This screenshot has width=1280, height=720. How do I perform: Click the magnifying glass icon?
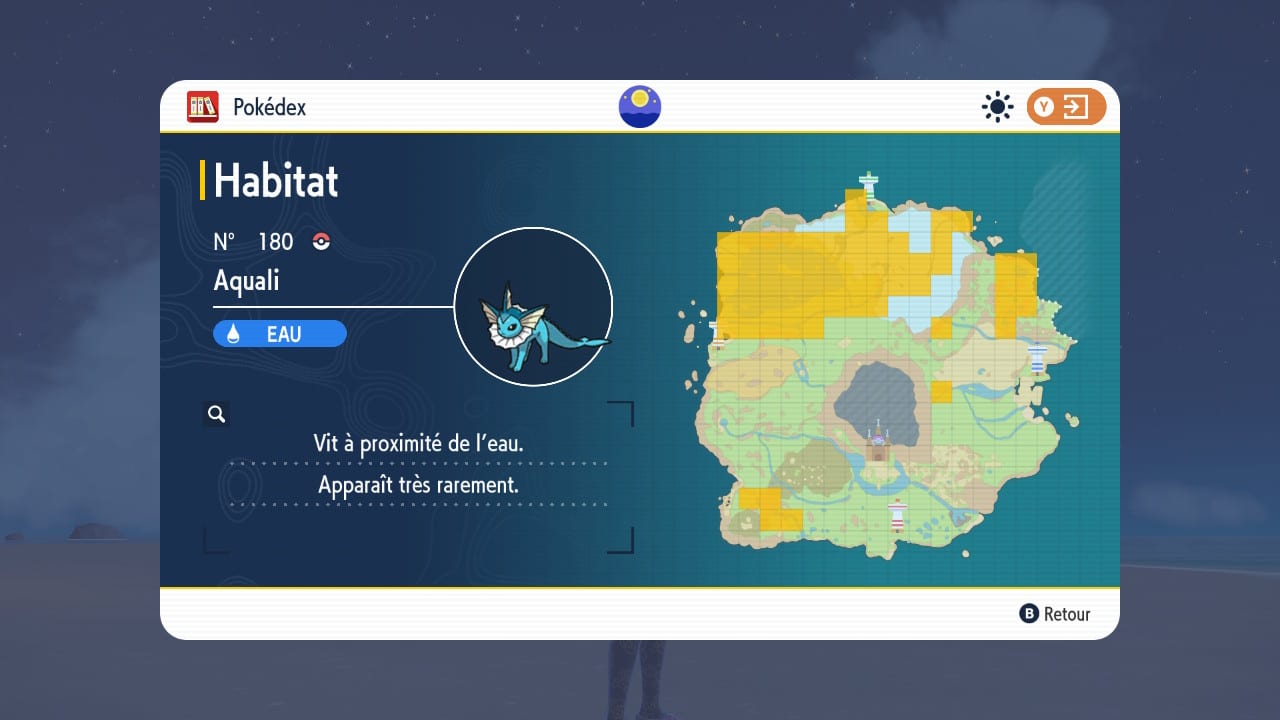pos(216,414)
